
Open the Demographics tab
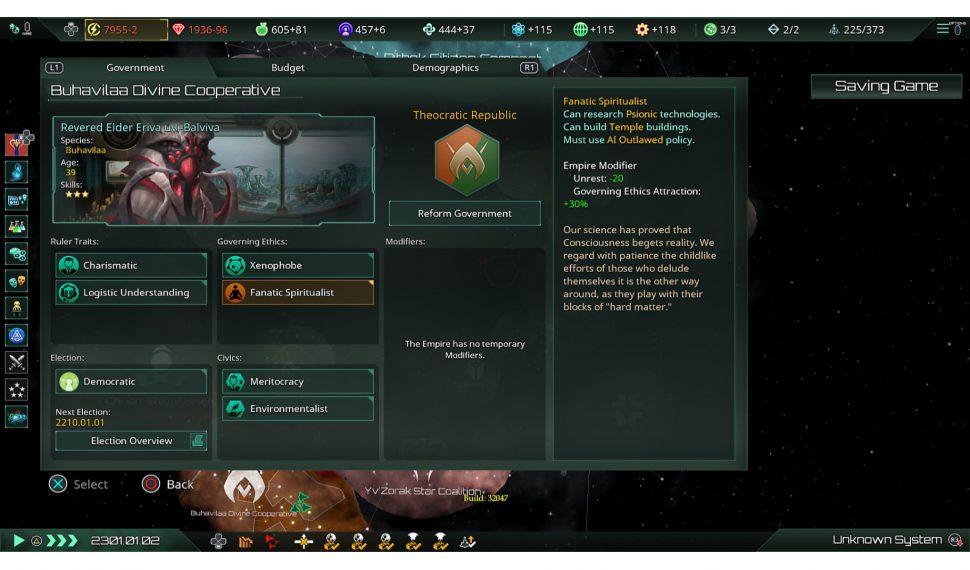(445, 68)
